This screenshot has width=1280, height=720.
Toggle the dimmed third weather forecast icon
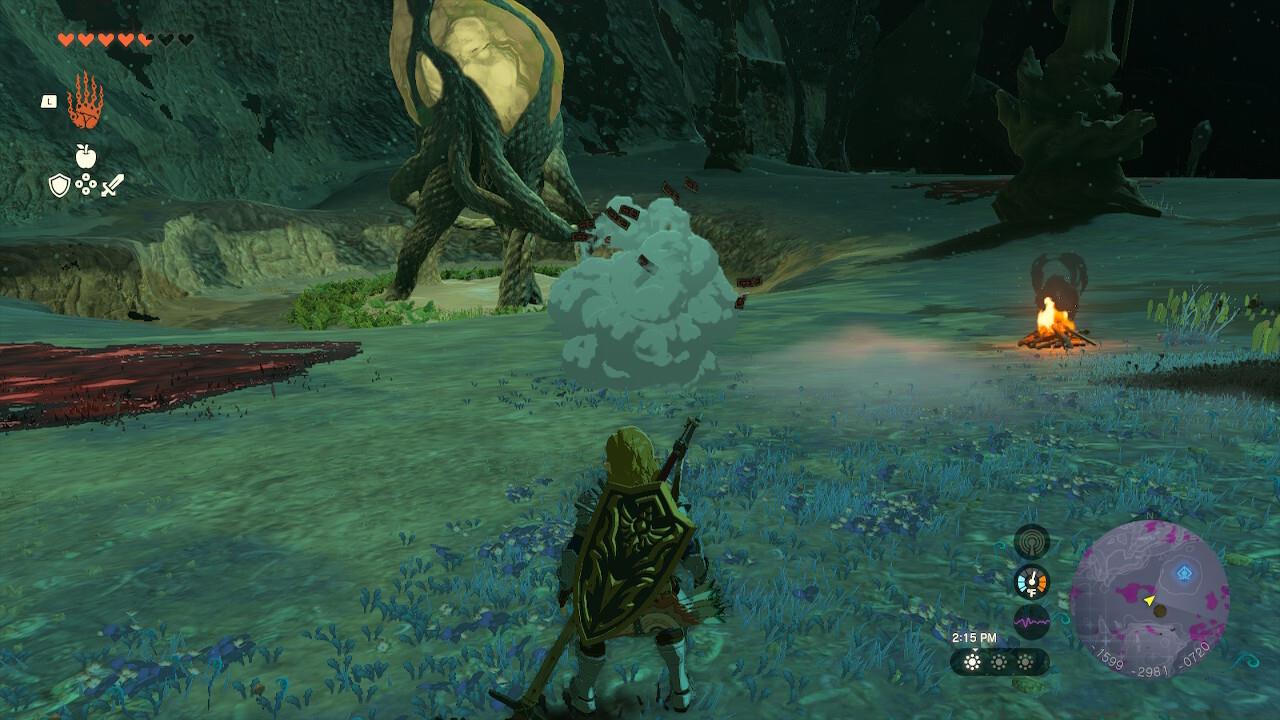[1026, 662]
